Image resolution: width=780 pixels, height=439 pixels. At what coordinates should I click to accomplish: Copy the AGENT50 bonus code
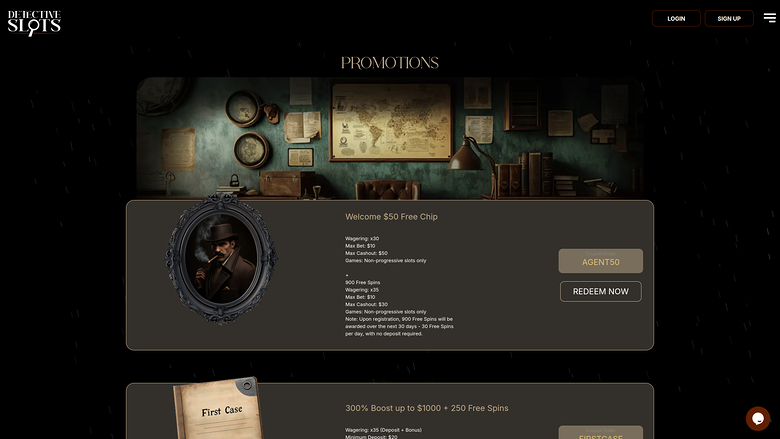point(600,262)
